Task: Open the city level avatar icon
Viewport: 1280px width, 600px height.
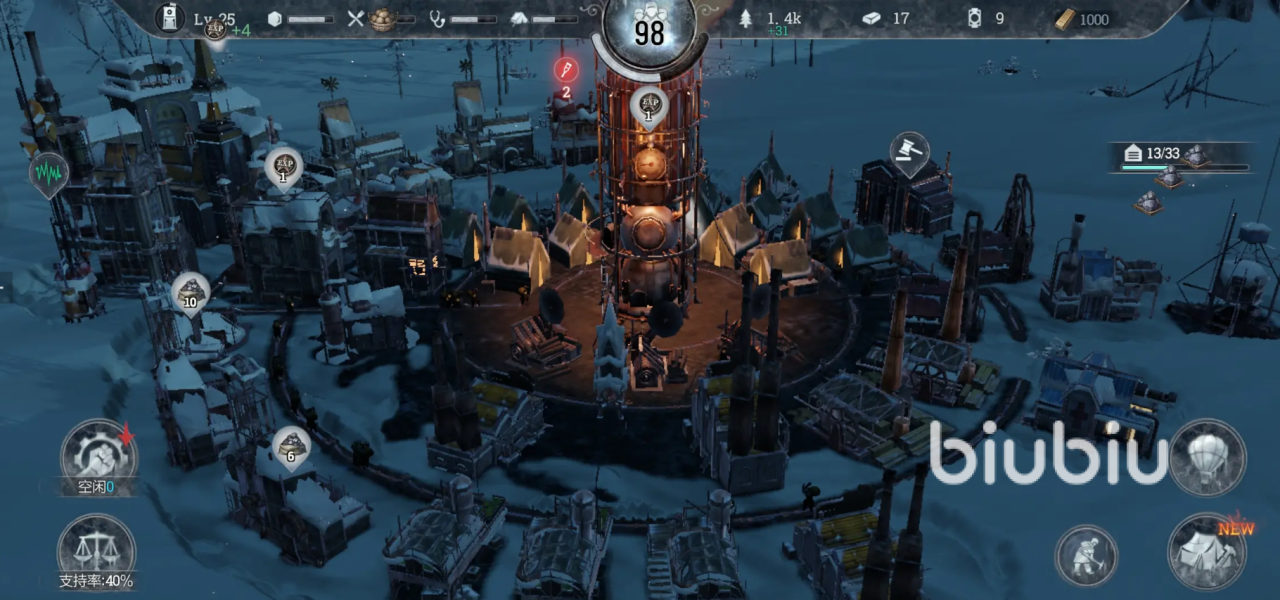Action: (170, 18)
